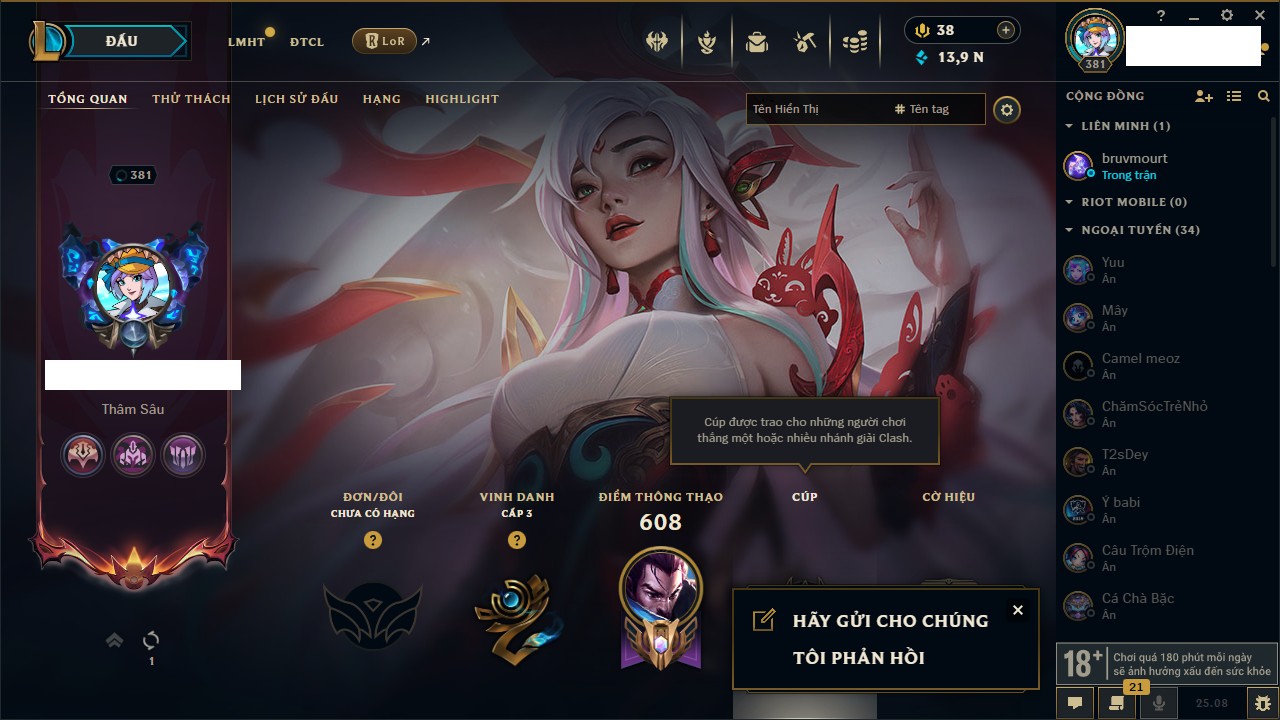Add a friend in CỘNG ĐỒNG panel
The width and height of the screenshot is (1280, 720).
pos(1204,96)
